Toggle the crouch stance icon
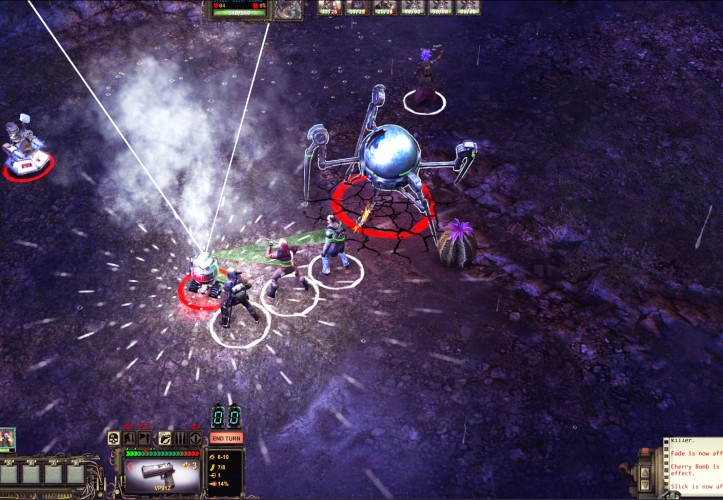This screenshot has width=723, height=500. pos(129,438)
